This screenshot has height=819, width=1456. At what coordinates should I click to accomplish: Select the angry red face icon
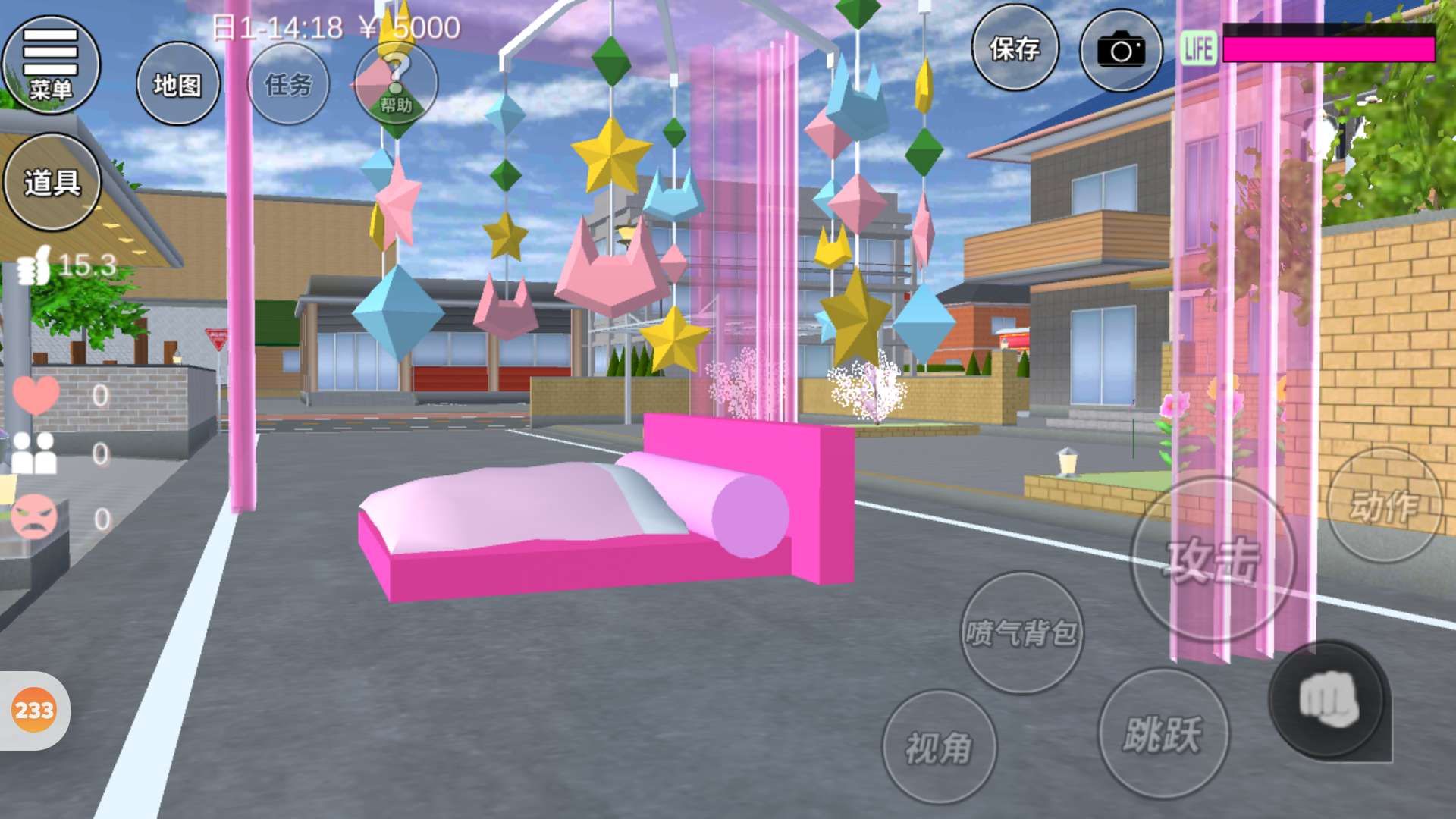pos(34,517)
